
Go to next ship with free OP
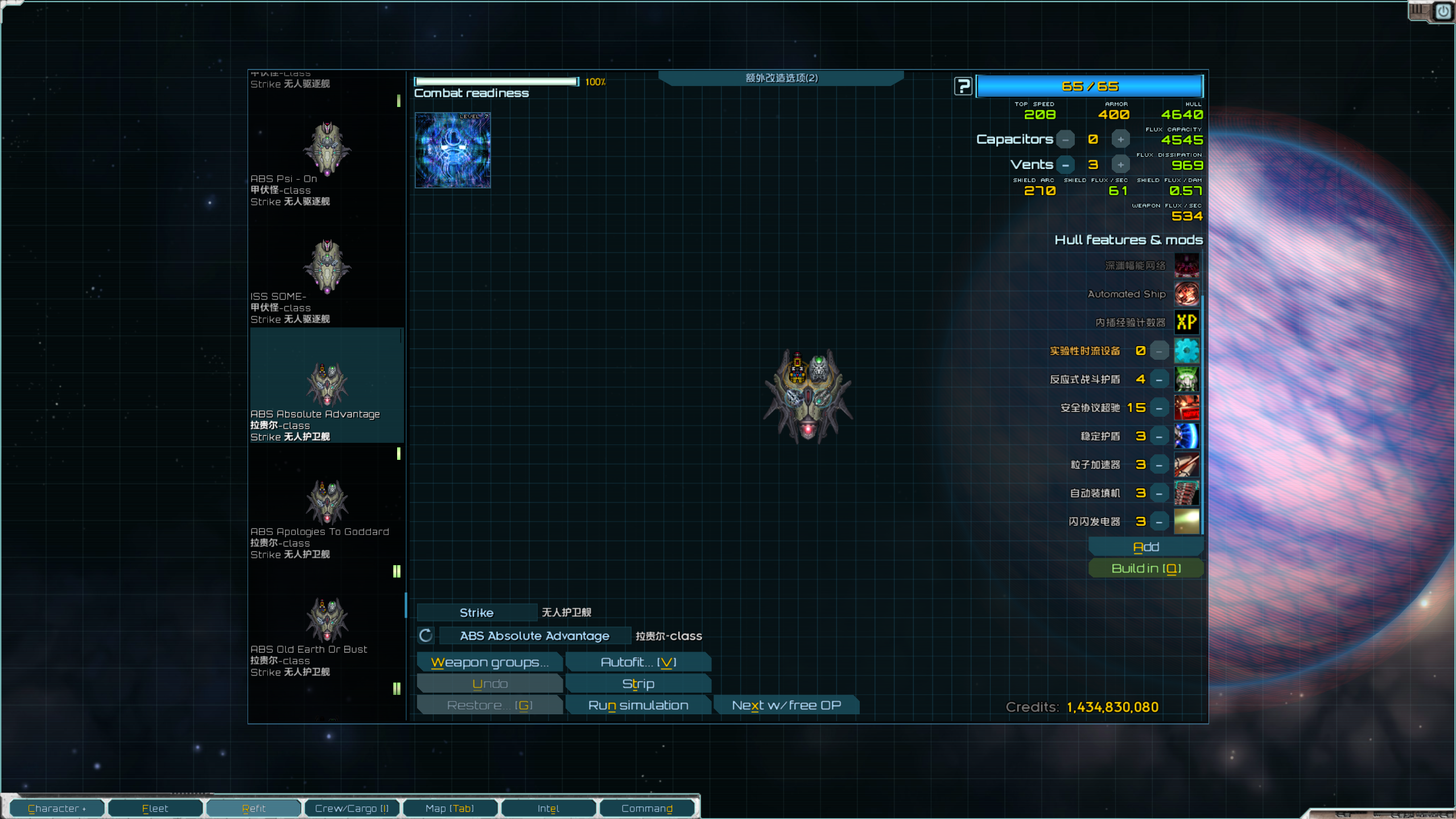[x=786, y=705]
